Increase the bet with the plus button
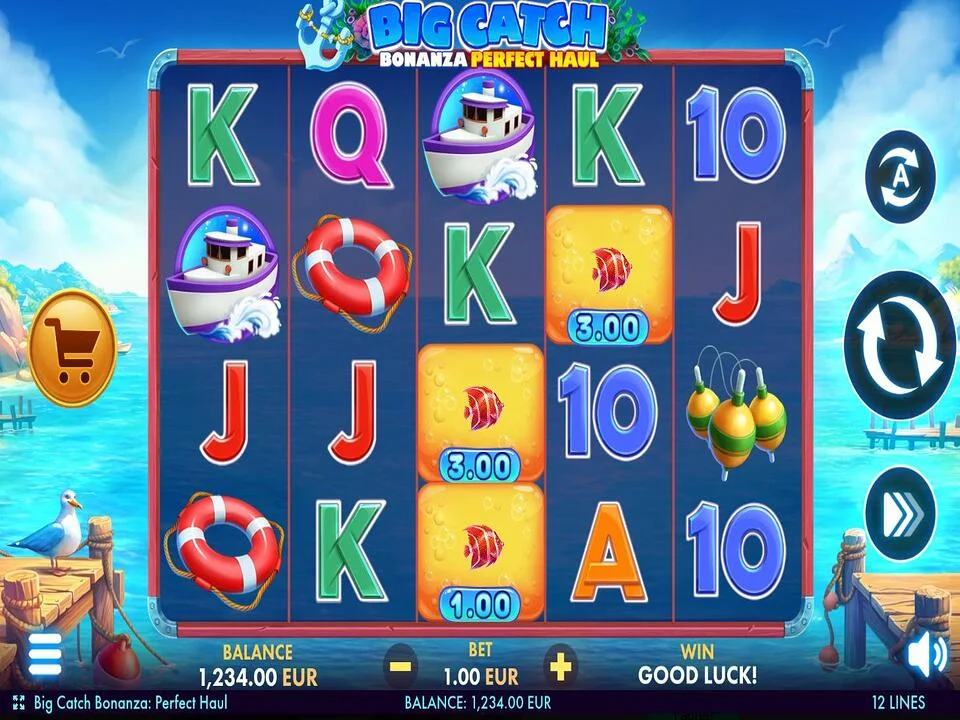 560,664
